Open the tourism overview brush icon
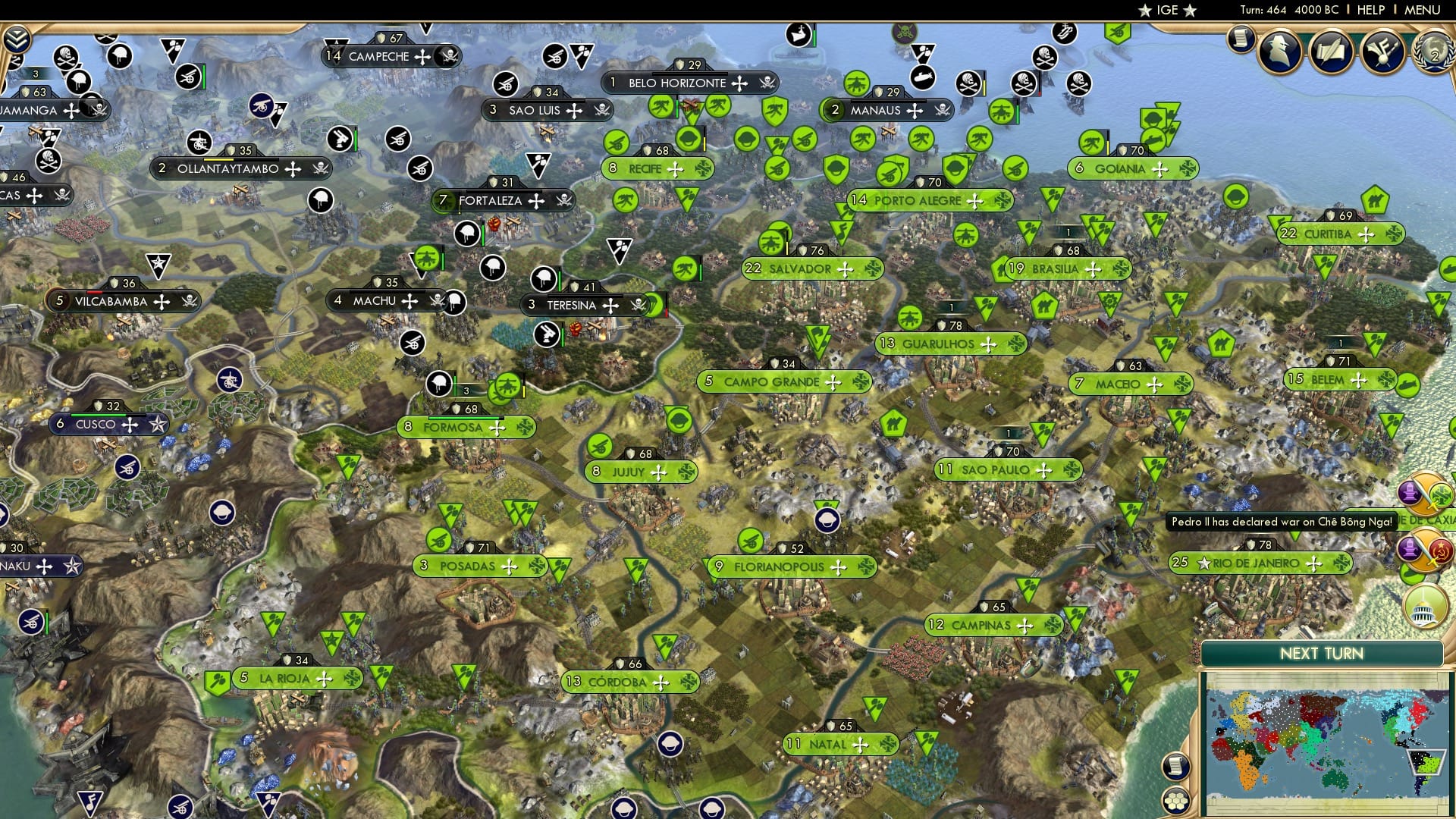Screen dimensions: 1456x819 [x=1382, y=50]
